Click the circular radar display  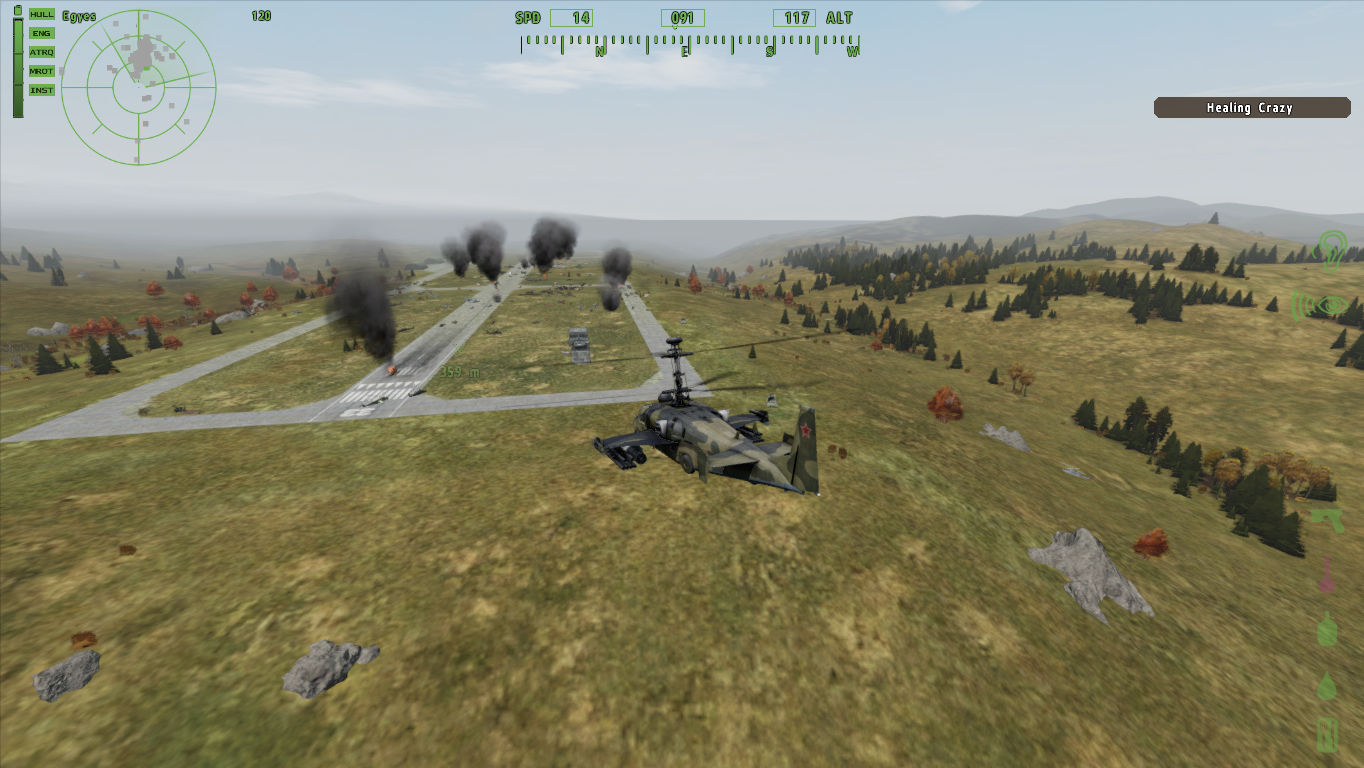(138, 87)
